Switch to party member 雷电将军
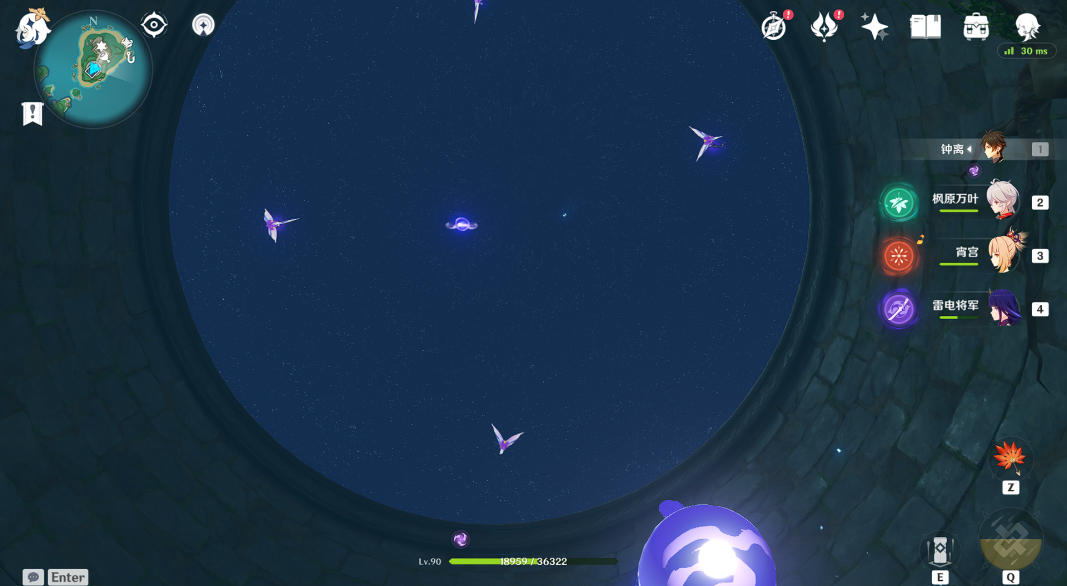The width and height of the screenshot is (1067, 586). [1002, 308]
